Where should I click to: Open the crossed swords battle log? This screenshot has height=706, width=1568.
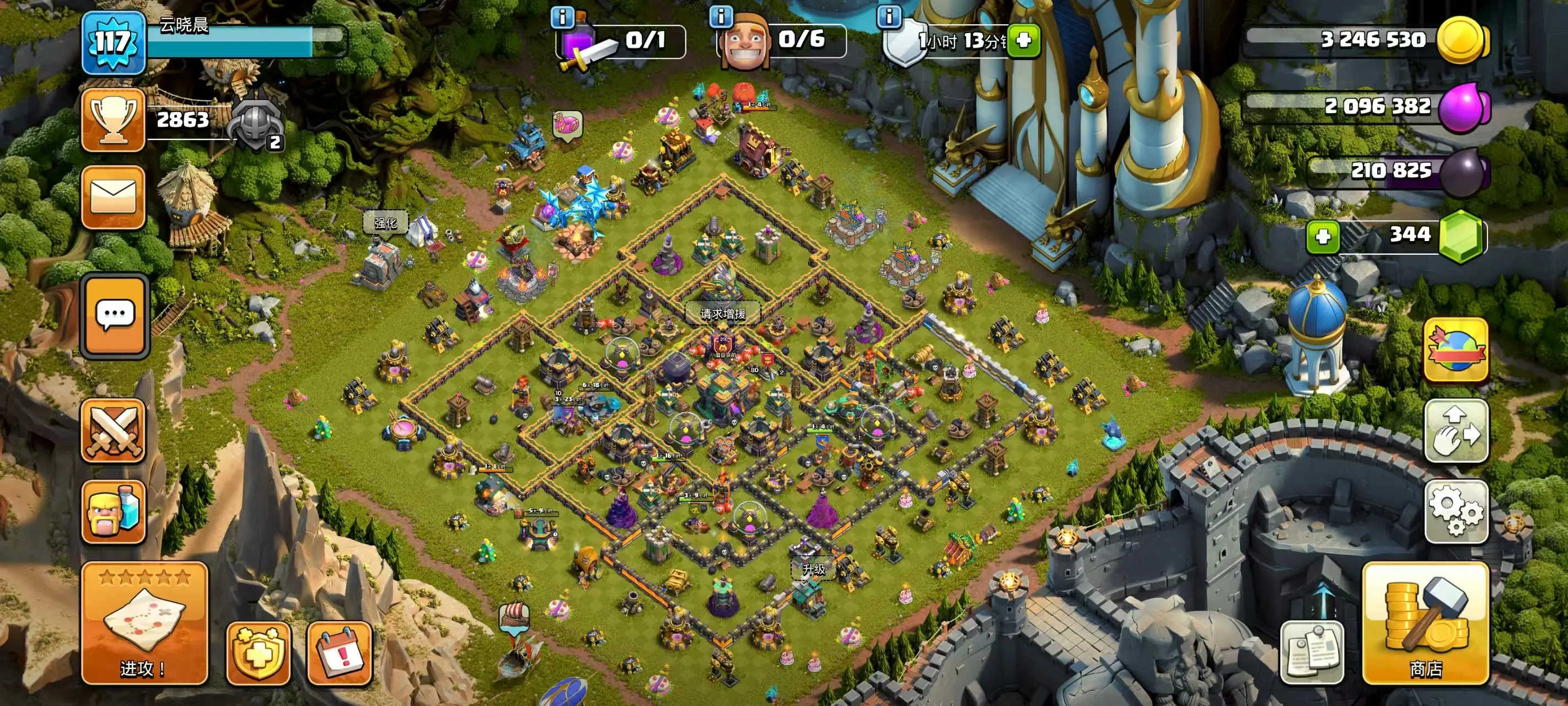click(113, 431)
